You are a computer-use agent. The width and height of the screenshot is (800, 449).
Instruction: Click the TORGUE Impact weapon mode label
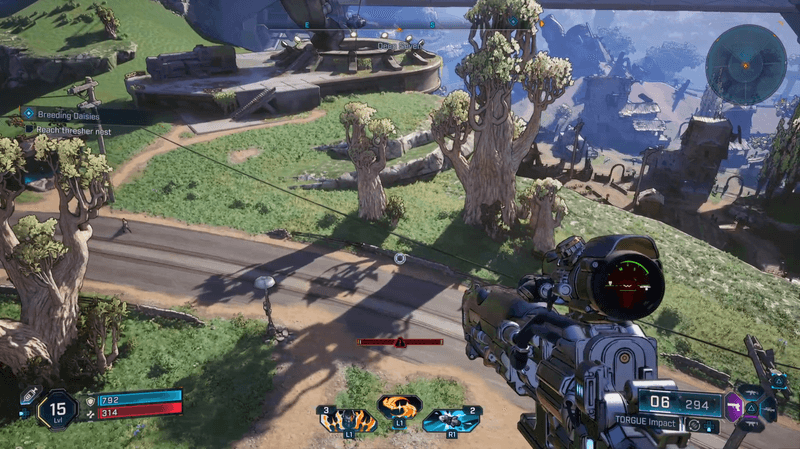pos(647,424)
